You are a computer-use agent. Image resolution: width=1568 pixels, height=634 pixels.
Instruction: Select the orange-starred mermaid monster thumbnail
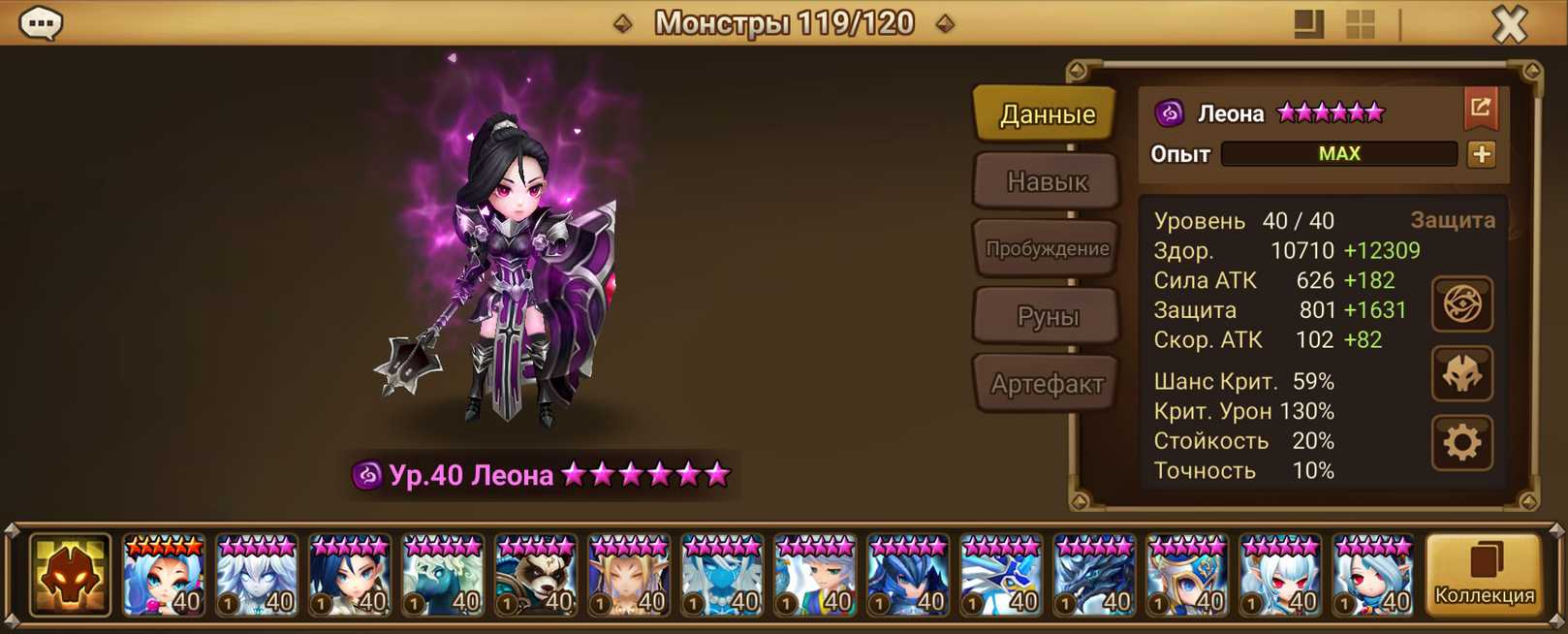tap(164, 576)
